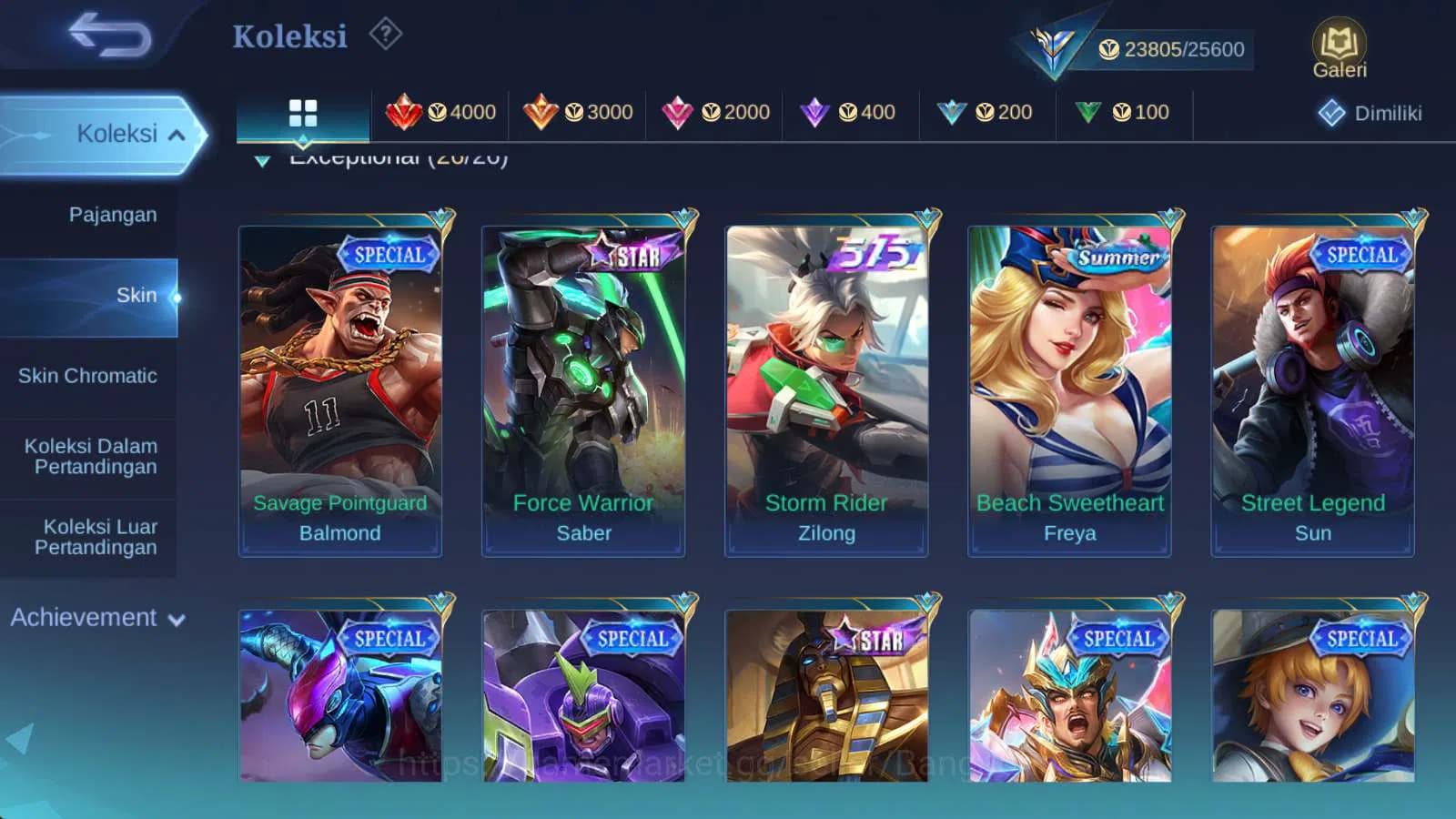Open the Skin Chromatic tab
The width and height of the screenshot is (1456, 819).
(88, 376)
